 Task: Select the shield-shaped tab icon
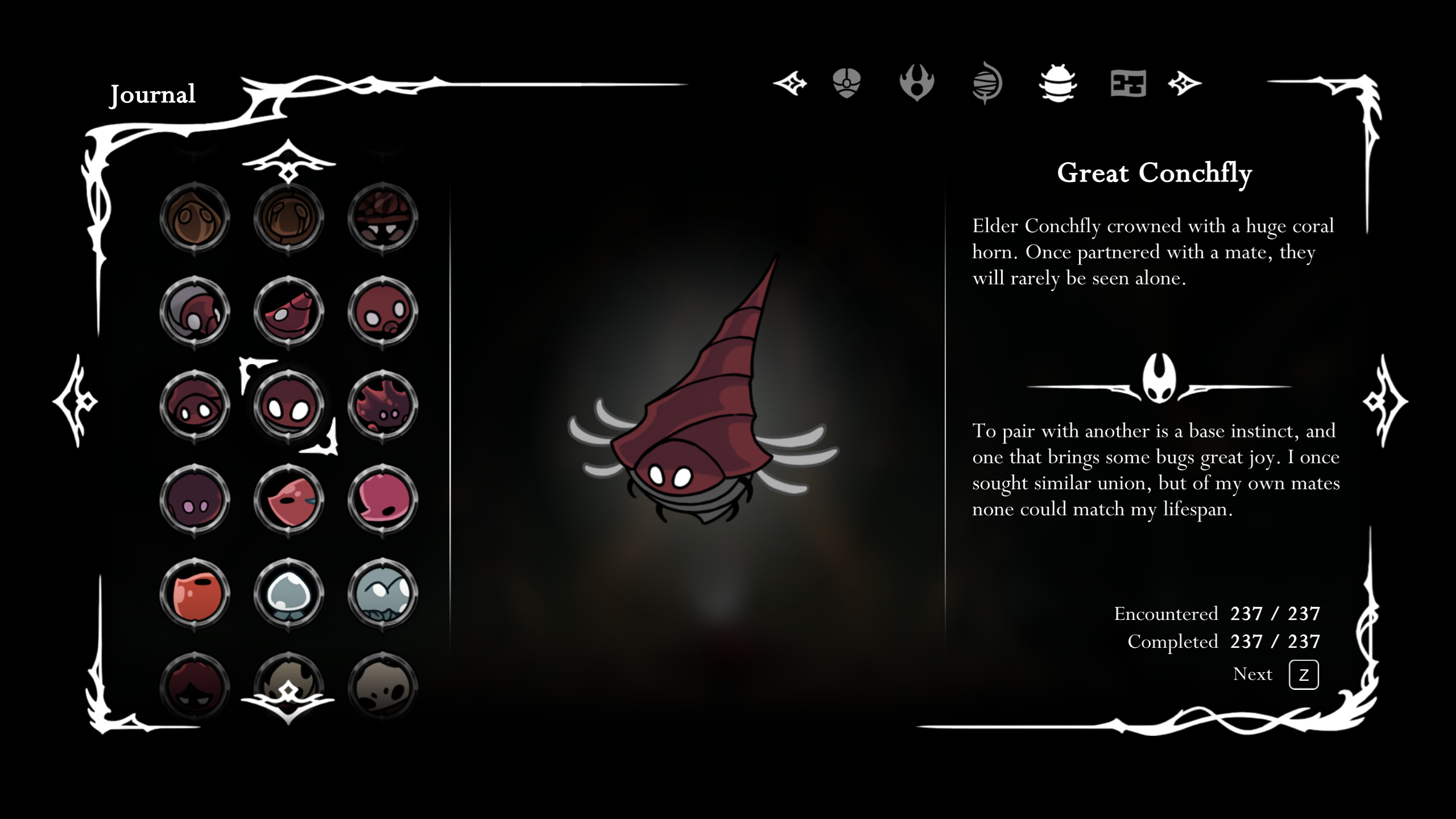point(846,84)
